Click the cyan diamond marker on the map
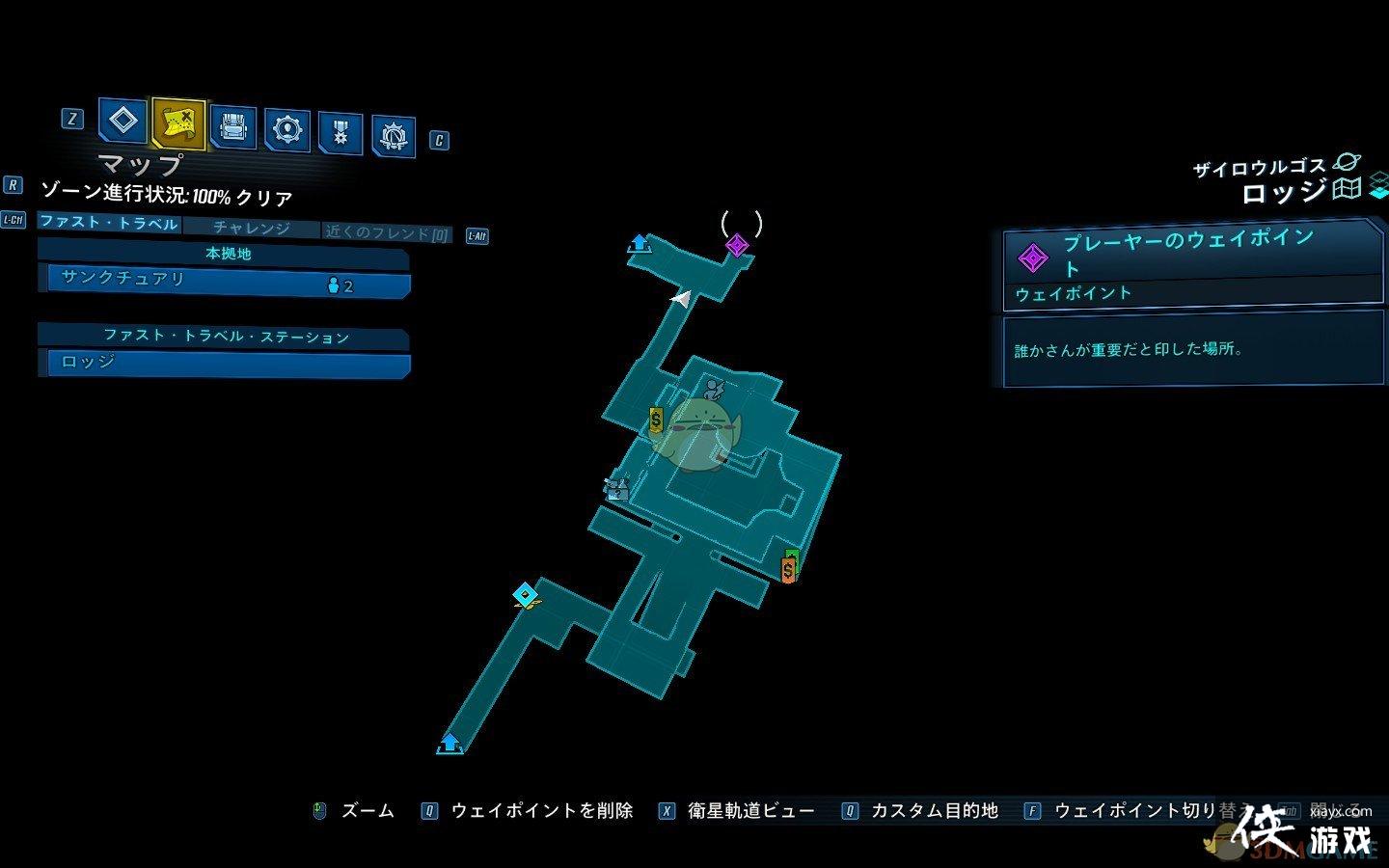Viewport: 1389px width, 868px height. point(525,594)
